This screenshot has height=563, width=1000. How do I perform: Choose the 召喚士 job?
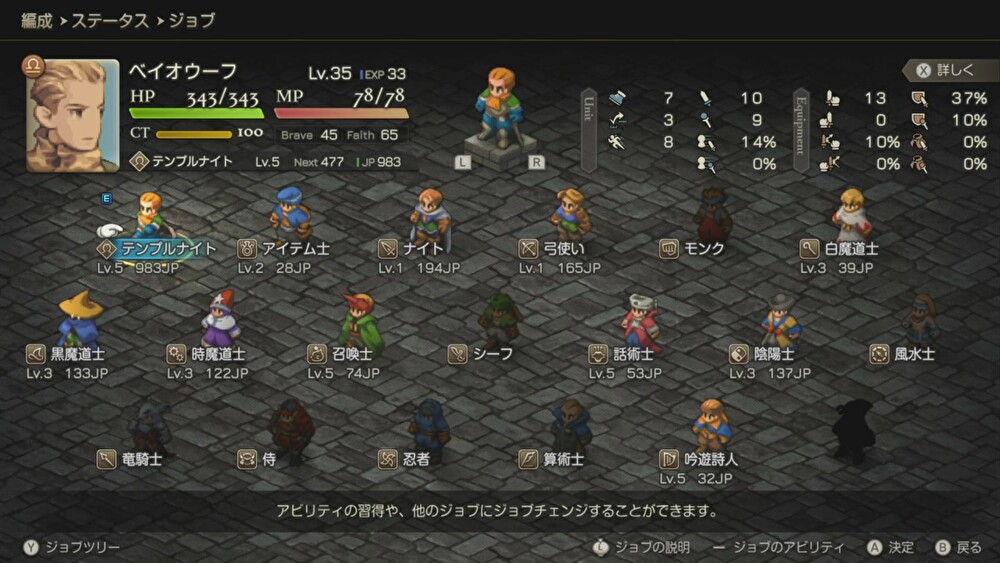(353, 353)
